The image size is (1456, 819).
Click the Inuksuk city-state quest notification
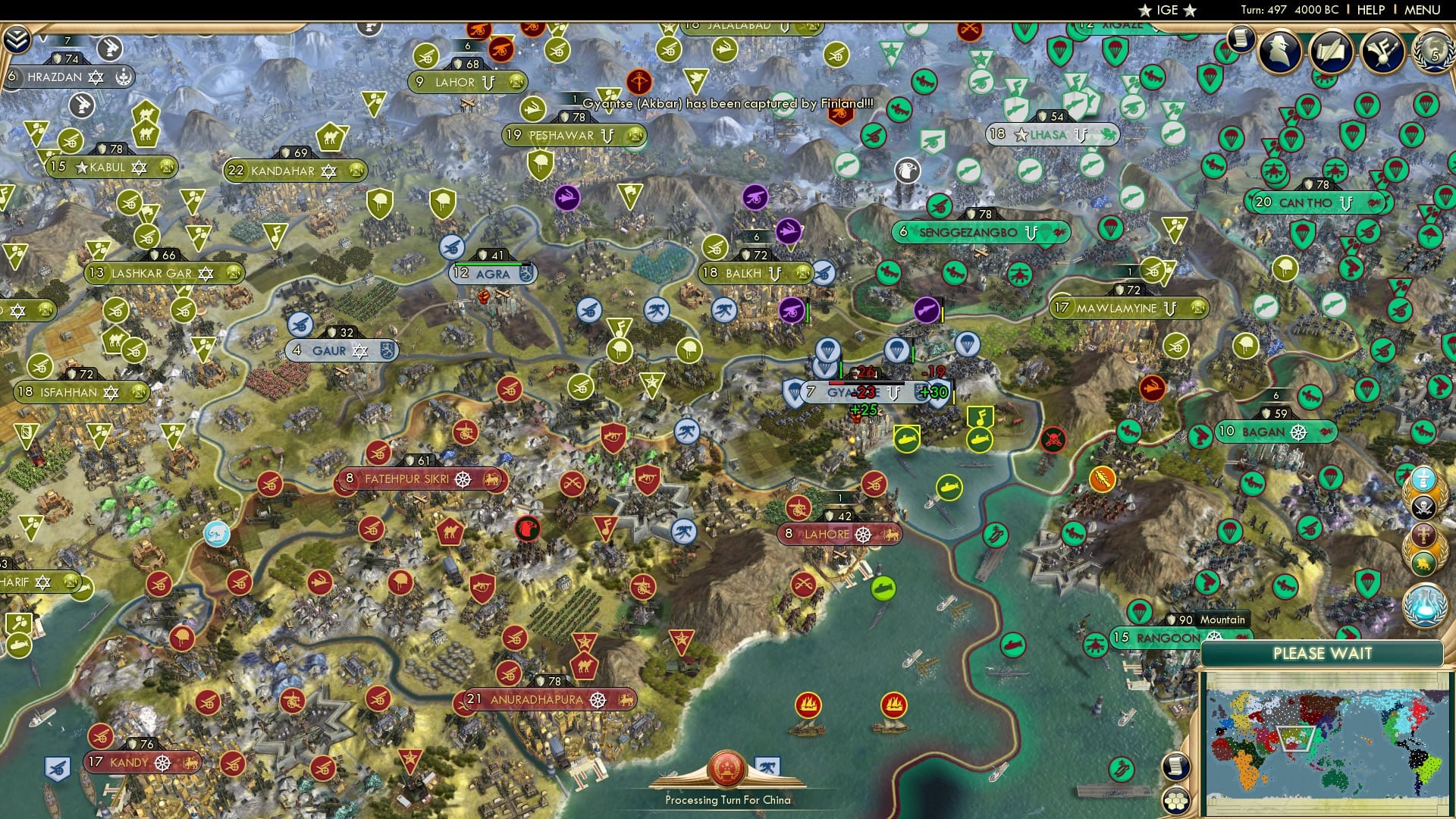pyautogui.click(x=1423, y=479)
